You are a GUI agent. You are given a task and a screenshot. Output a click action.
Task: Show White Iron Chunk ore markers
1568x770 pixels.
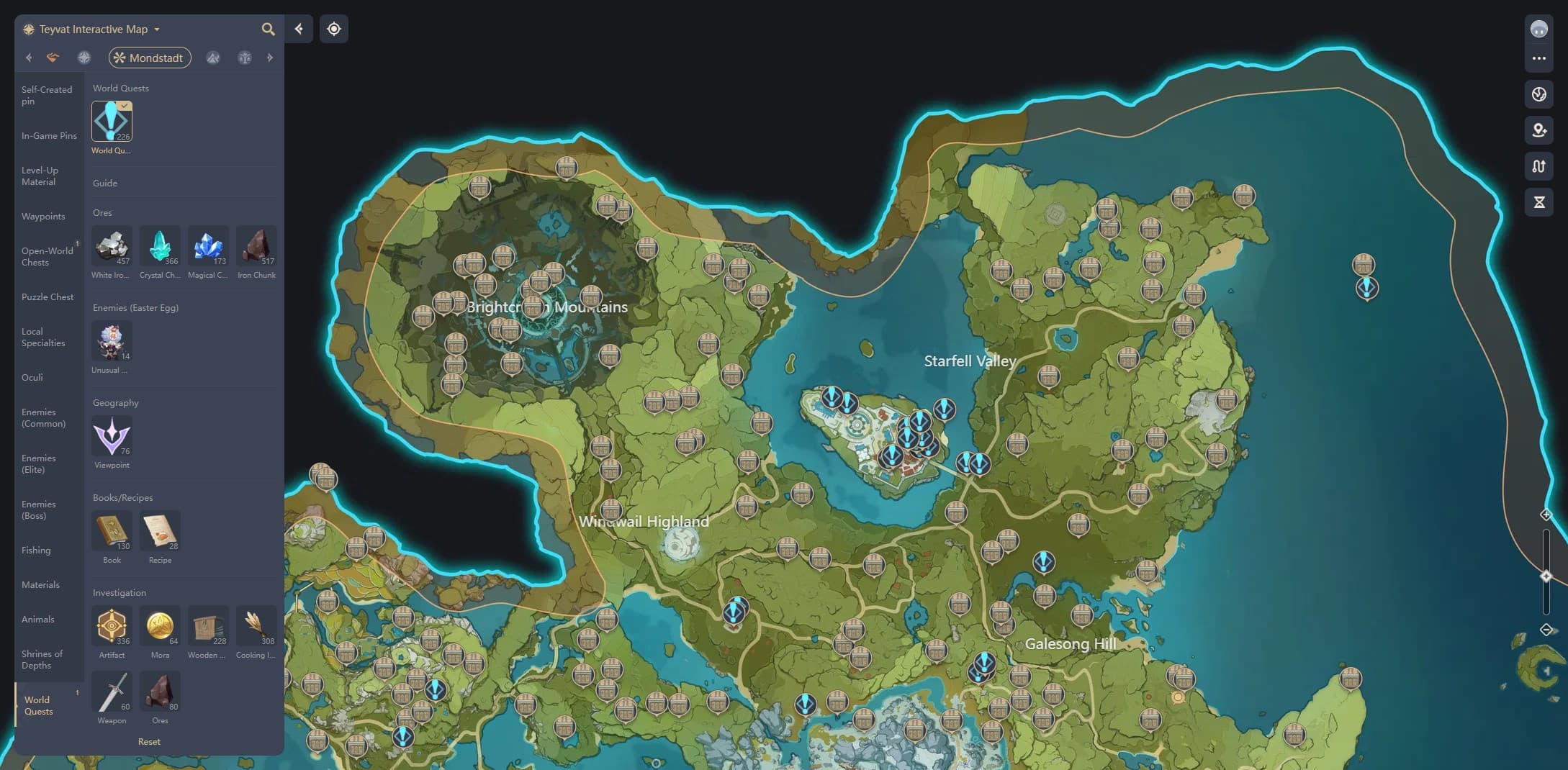[112, 246]
